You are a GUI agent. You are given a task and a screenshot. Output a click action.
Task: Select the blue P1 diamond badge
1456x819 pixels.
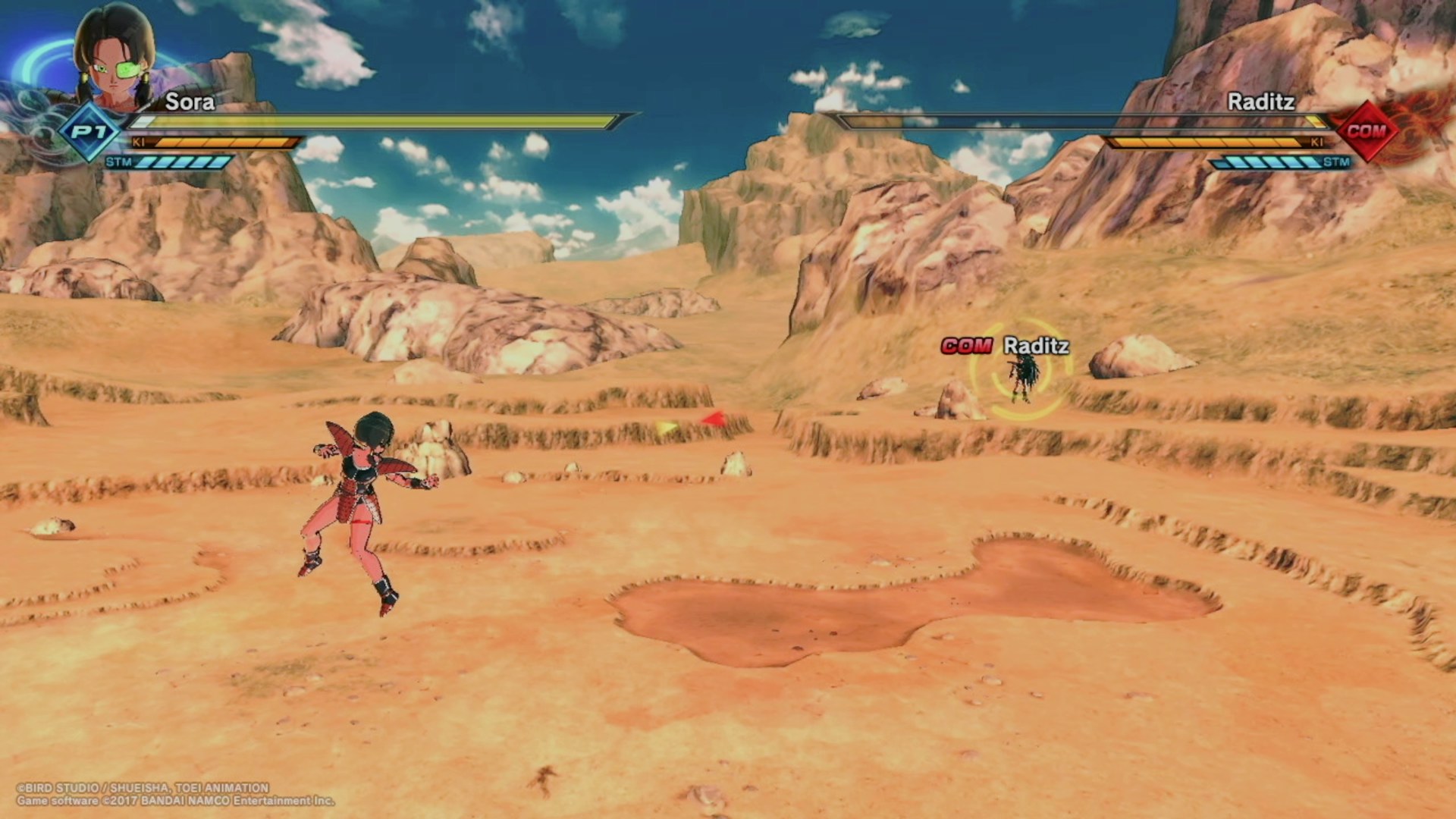click(90, 133)
